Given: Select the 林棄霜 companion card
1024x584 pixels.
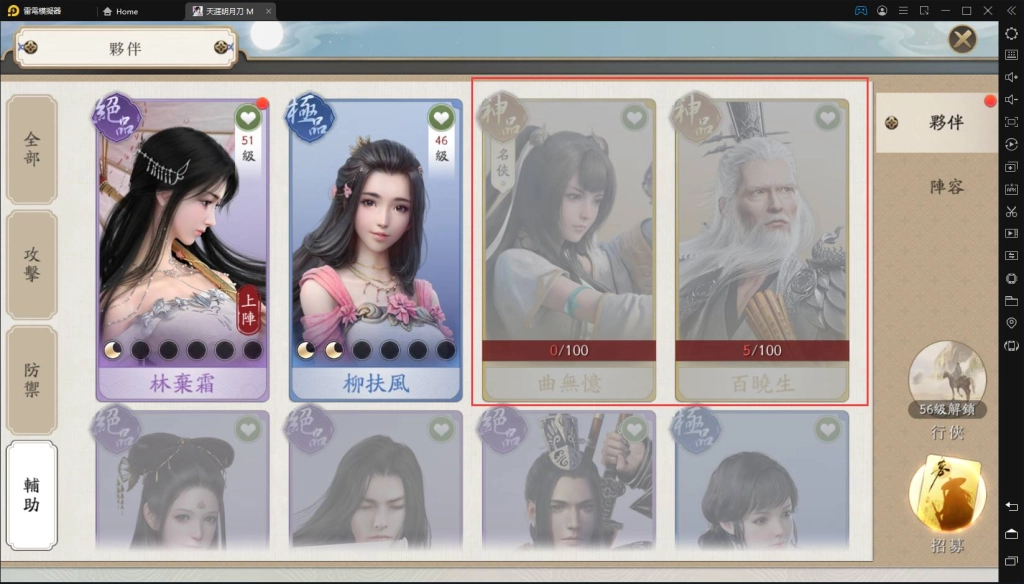Looking at the screenshot, I should [182, 250].
